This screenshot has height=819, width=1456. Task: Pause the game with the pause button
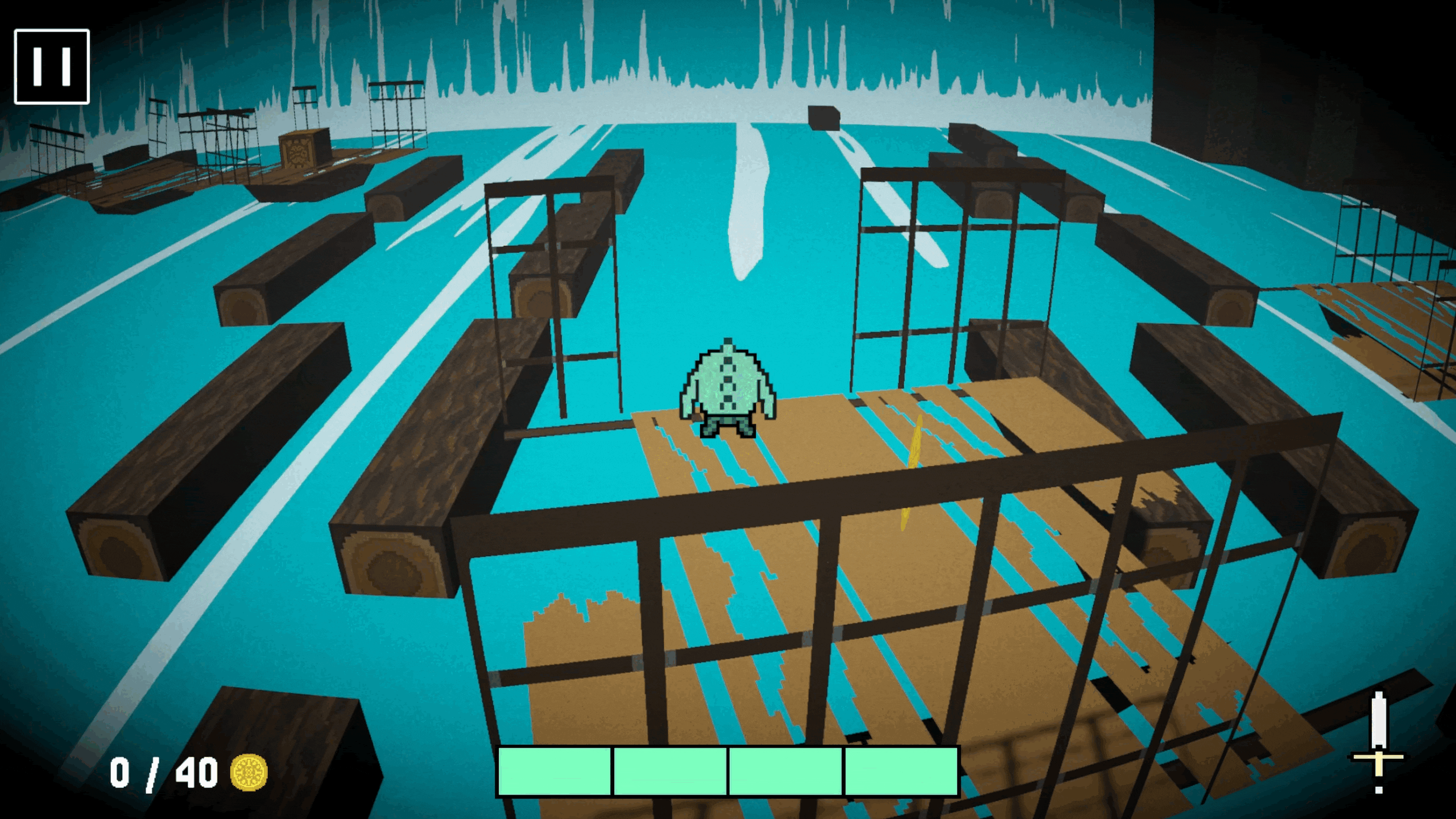(52, 67)
